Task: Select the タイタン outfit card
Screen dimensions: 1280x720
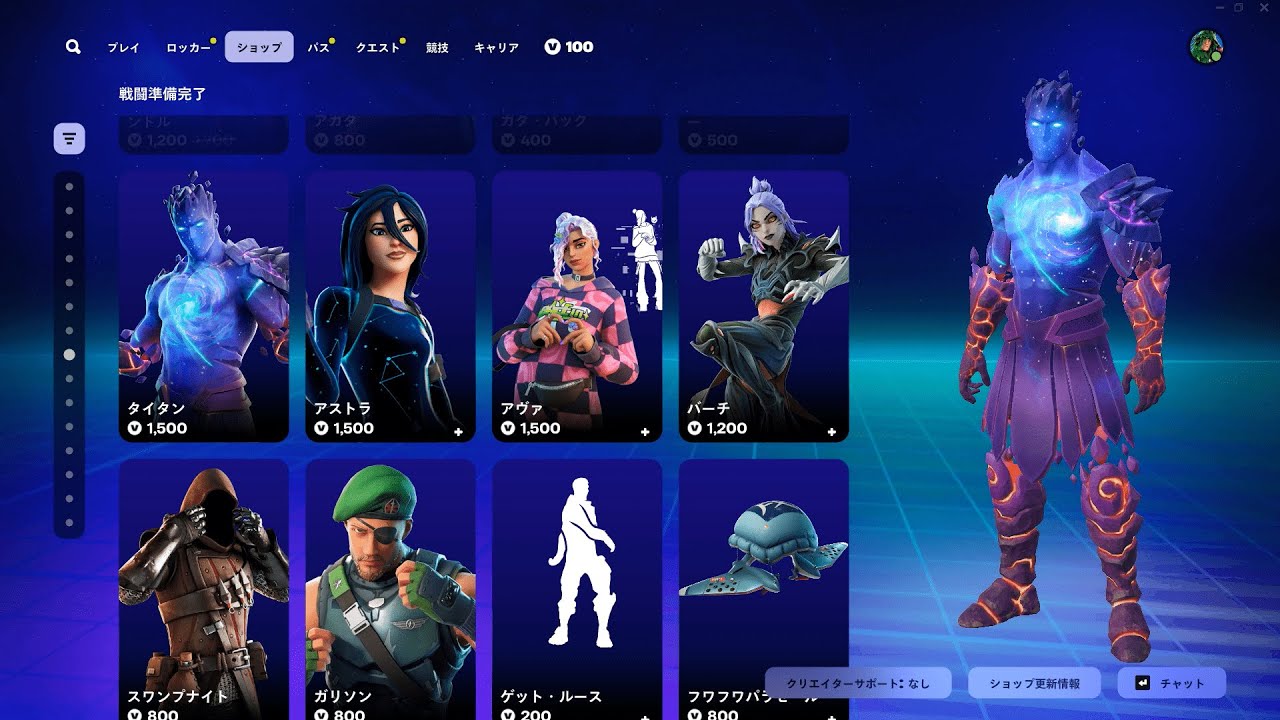Action: [204, 306]
